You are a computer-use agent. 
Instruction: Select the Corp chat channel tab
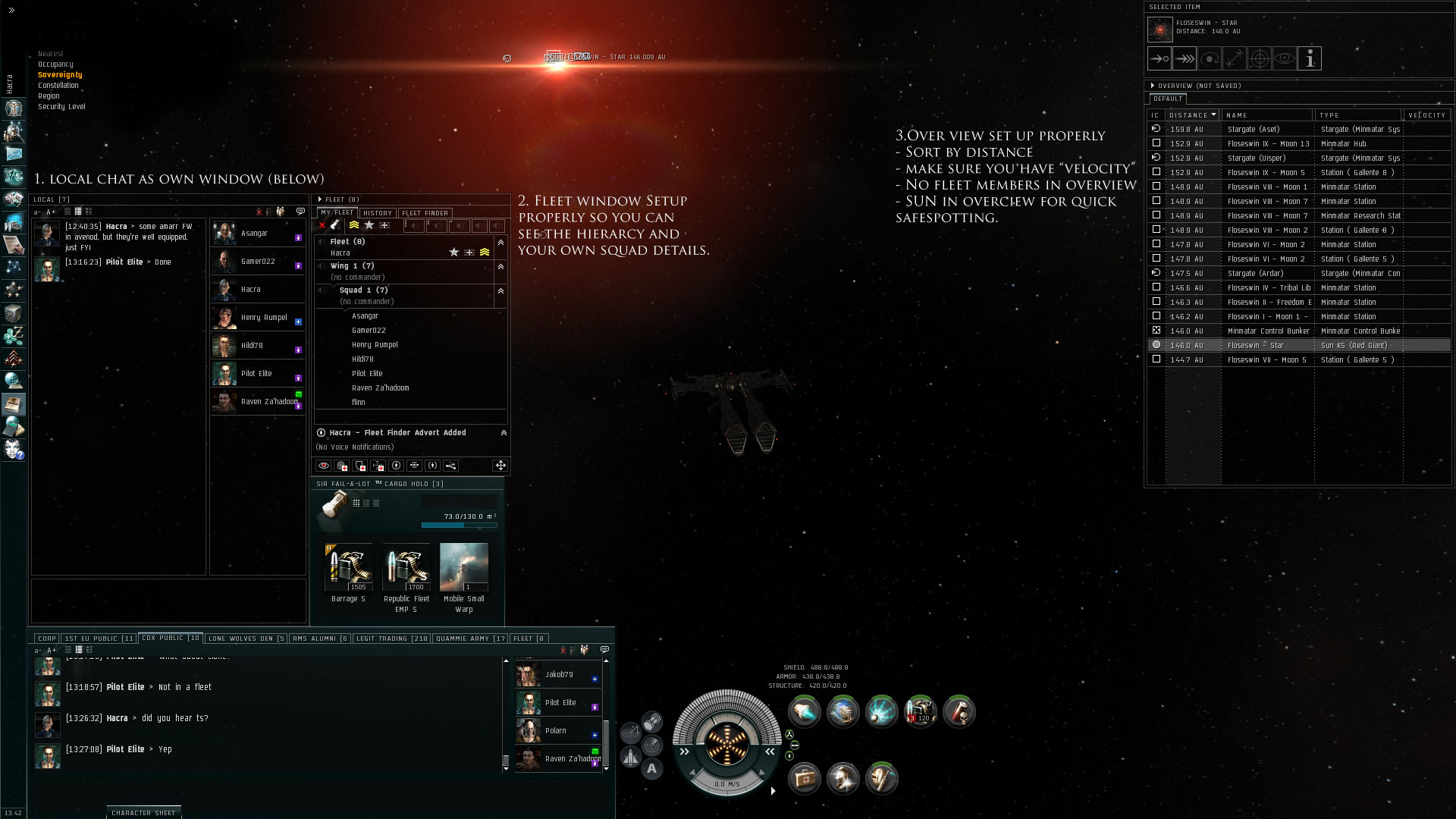[x=47, y=639]
